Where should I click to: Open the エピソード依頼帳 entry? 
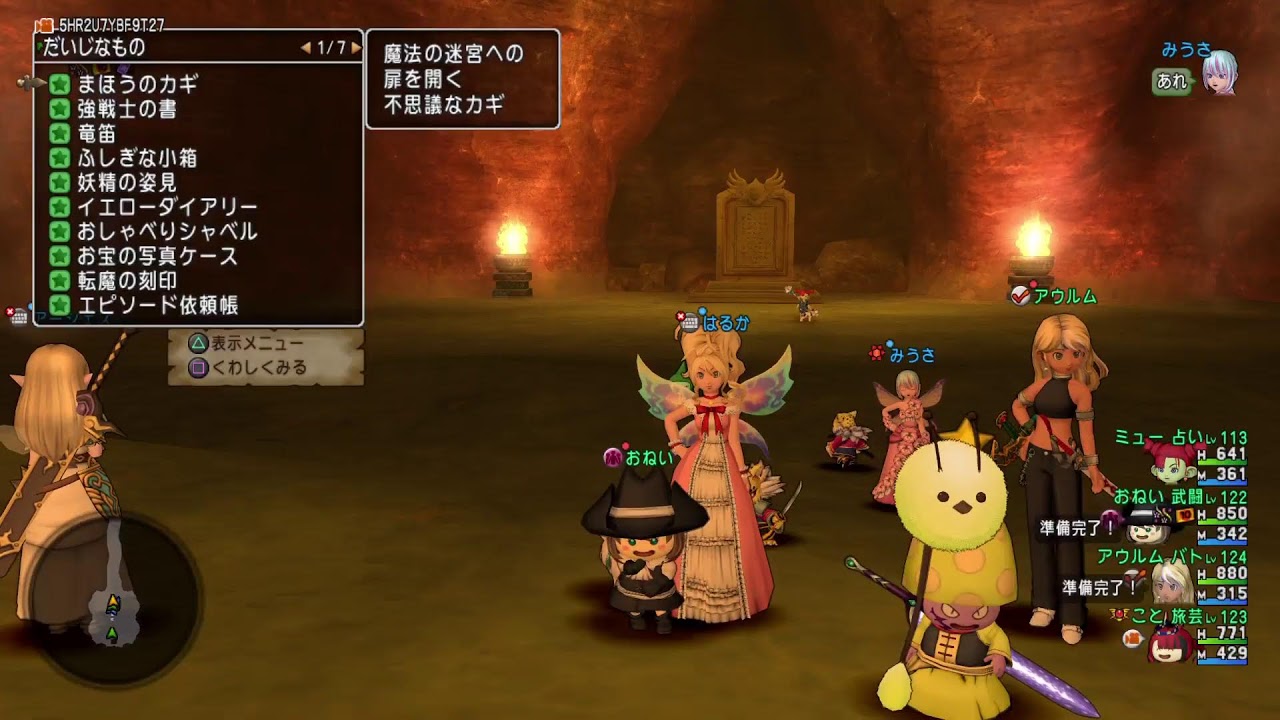[x=157, y=306]
